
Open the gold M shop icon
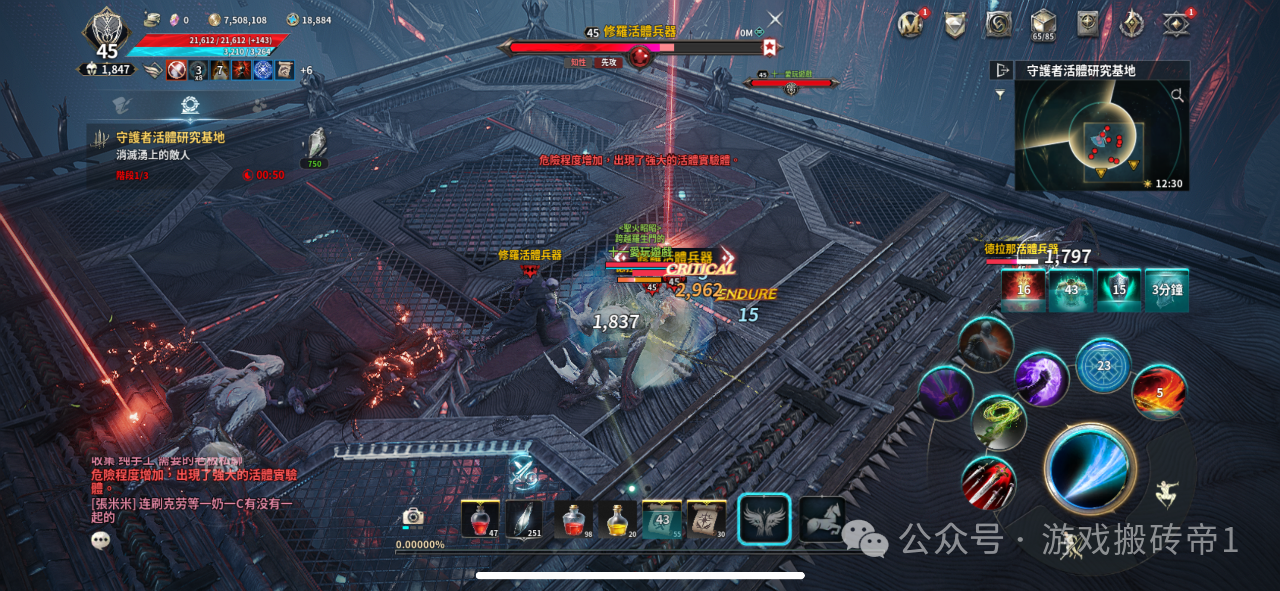[910, 24]
